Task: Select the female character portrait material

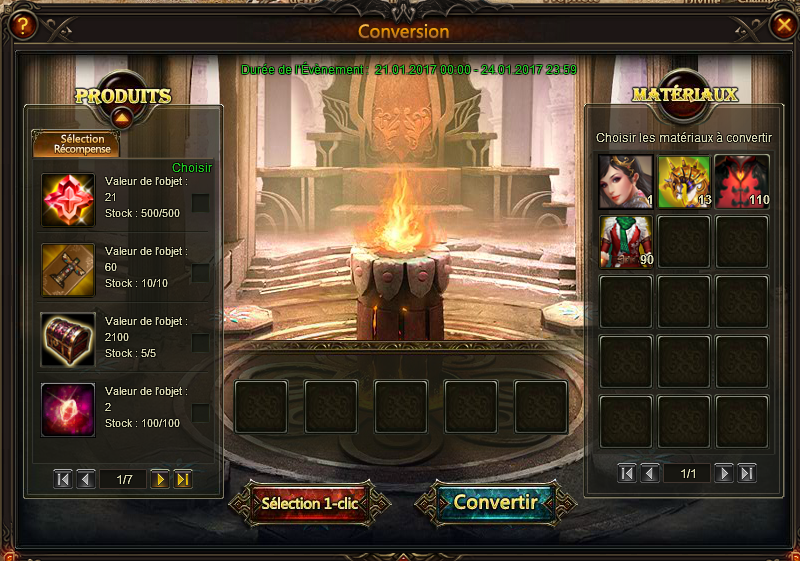Action: click(x=625, y=182)
